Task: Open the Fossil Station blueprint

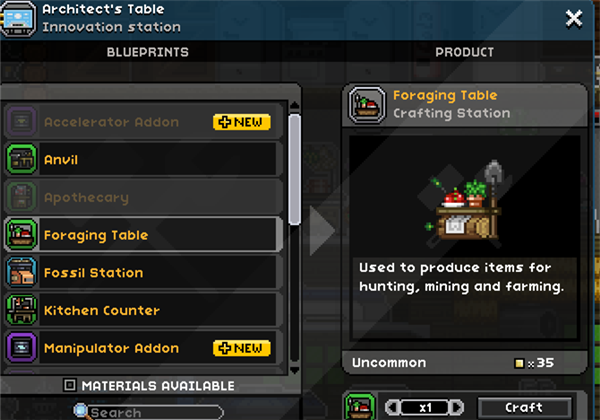Action: coord(140,273)
